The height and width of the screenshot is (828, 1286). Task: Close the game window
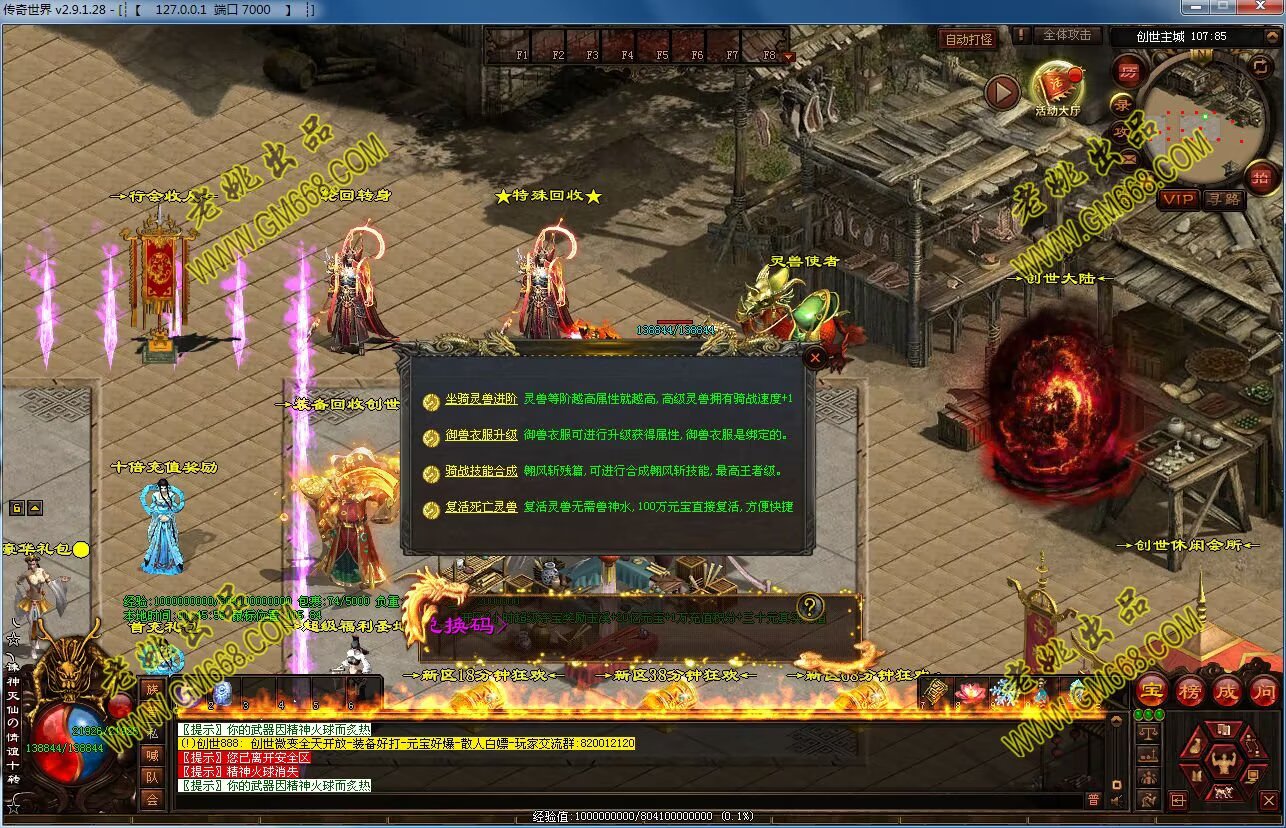[x=1265, y=8]
